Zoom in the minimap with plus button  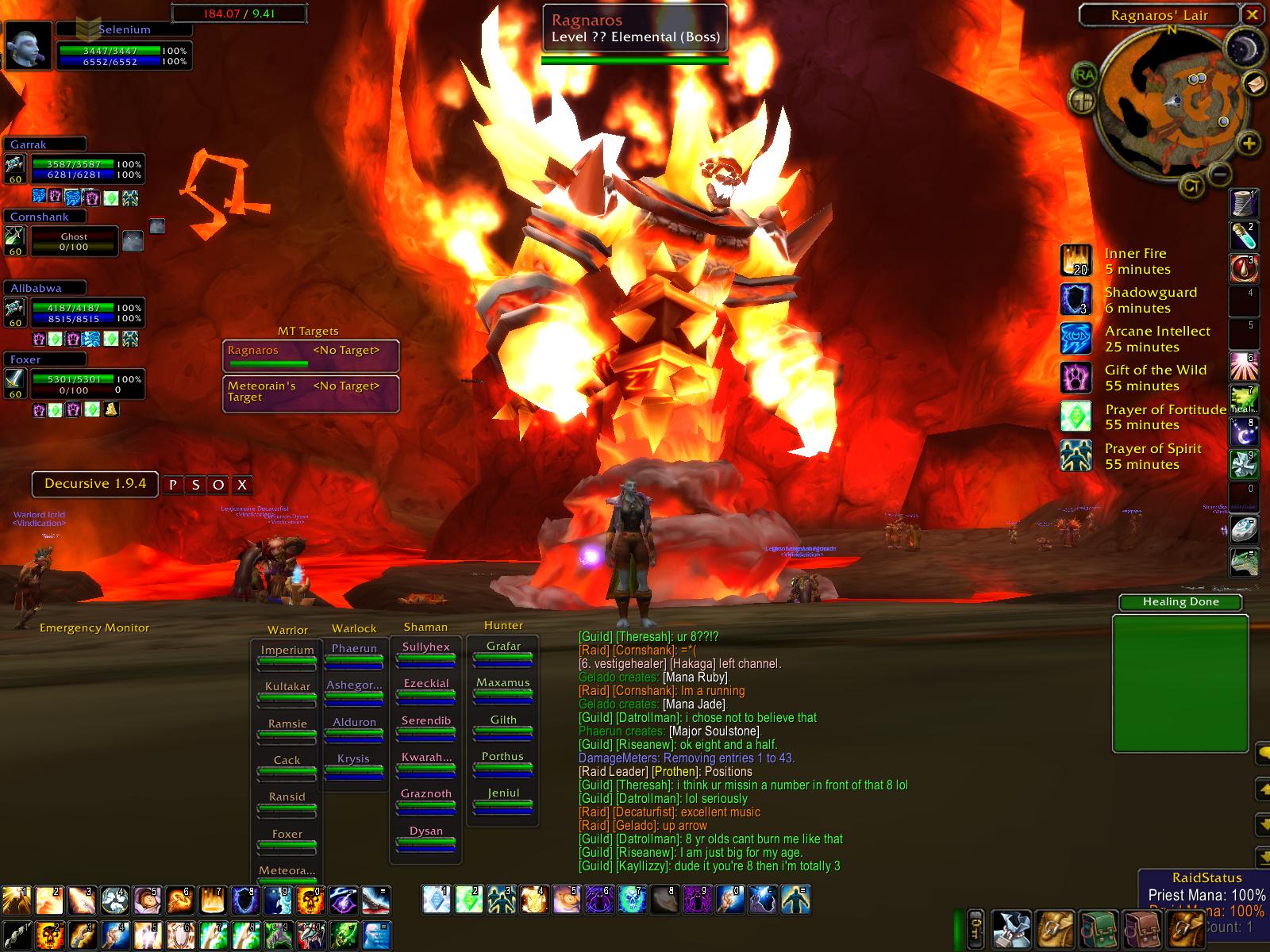pos(1249,144)
